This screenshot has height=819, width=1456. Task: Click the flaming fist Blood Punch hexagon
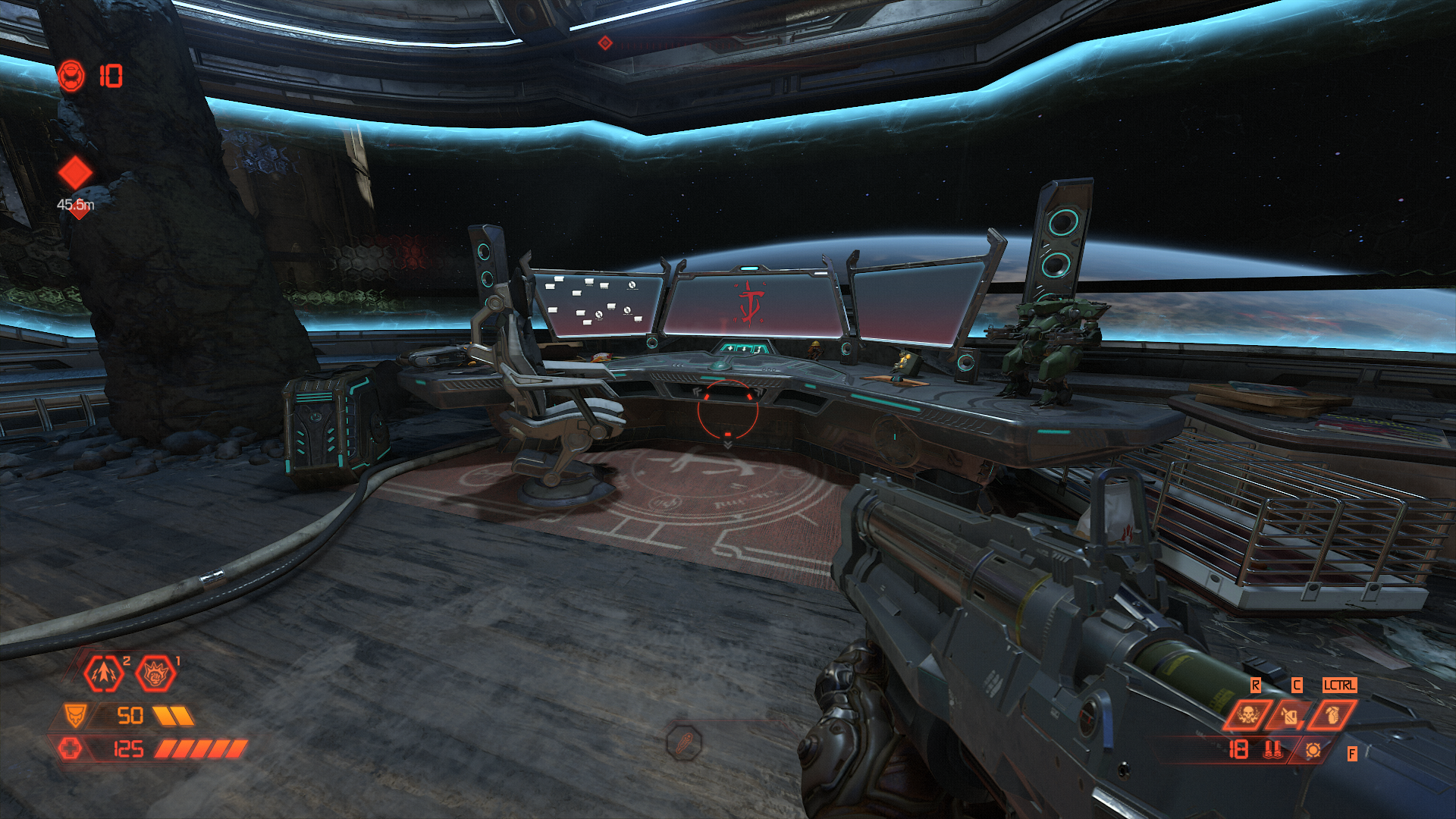tap(155, 673)
